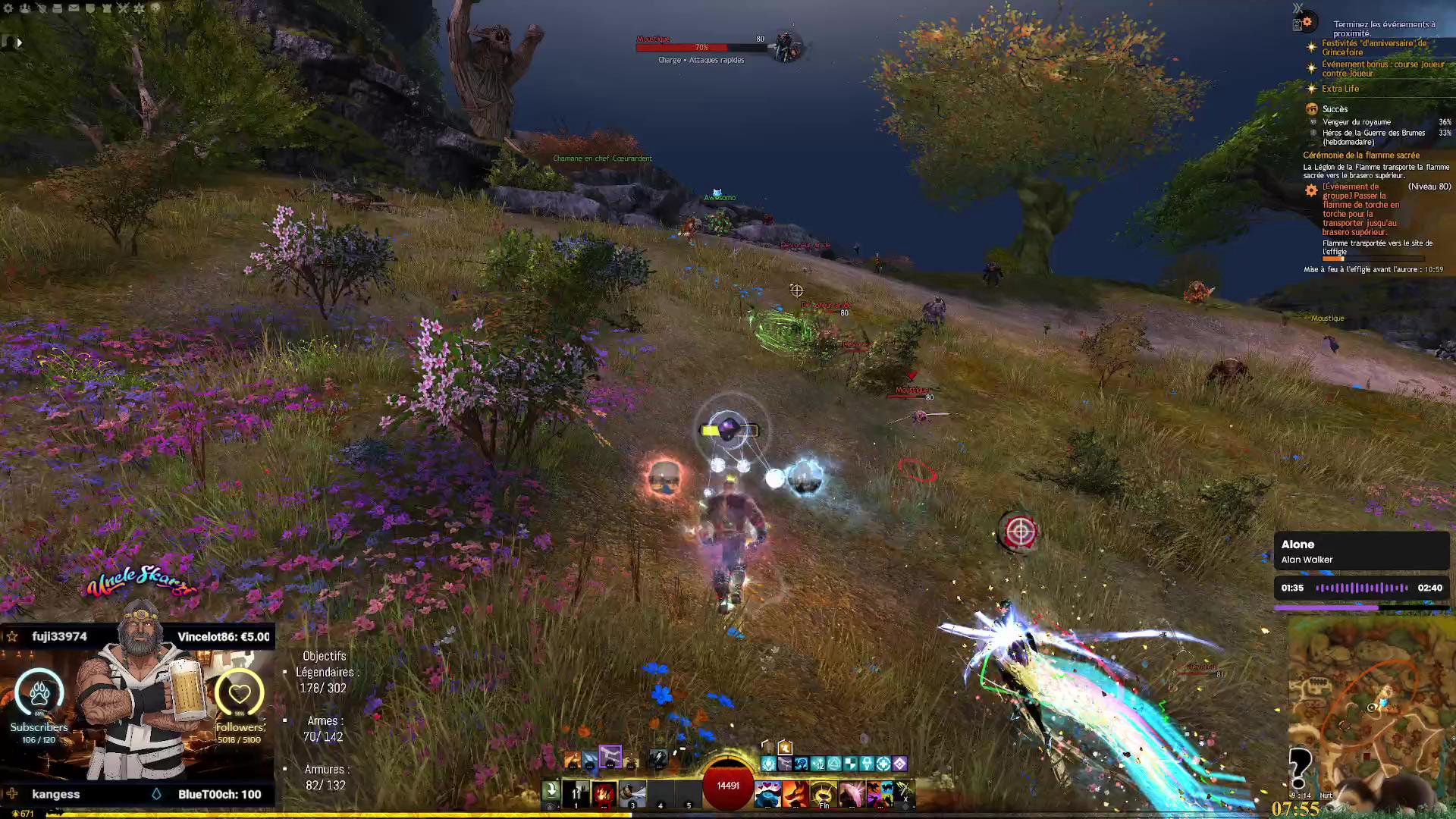
Task: Open the mail envelope icon
Action: (x=74, y=8)
